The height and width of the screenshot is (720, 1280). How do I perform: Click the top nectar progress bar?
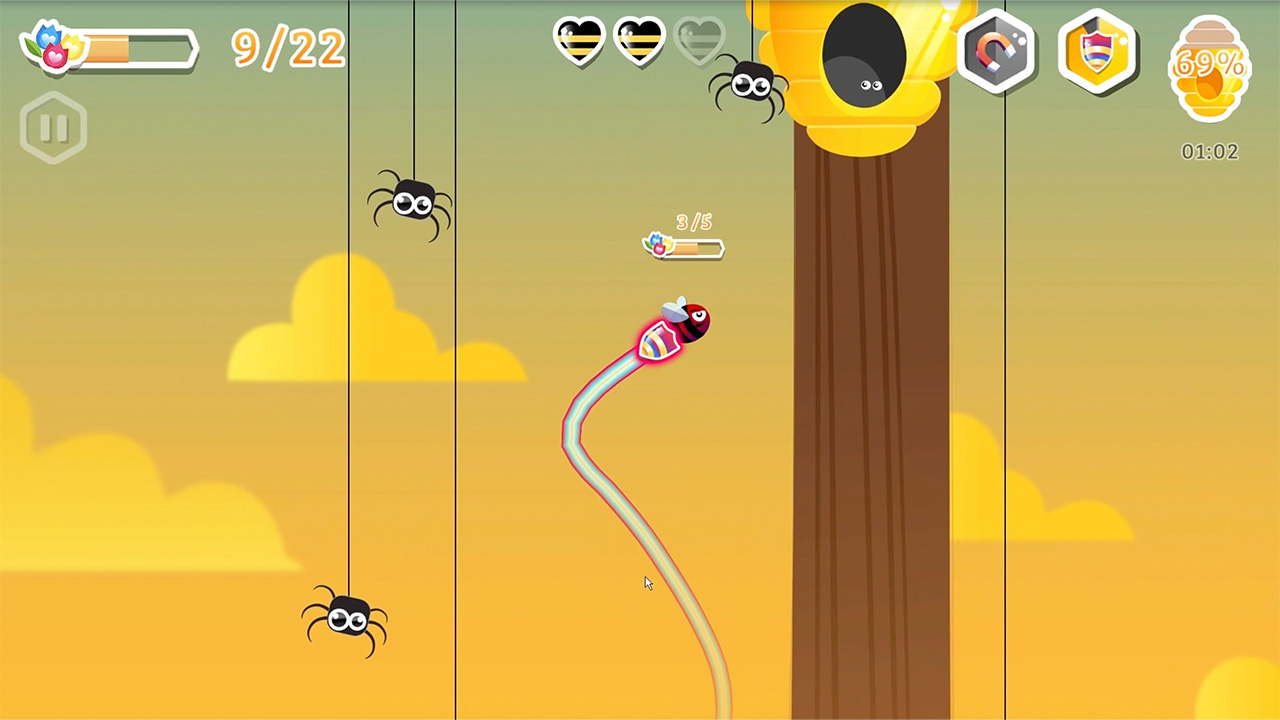coord(135,48)
